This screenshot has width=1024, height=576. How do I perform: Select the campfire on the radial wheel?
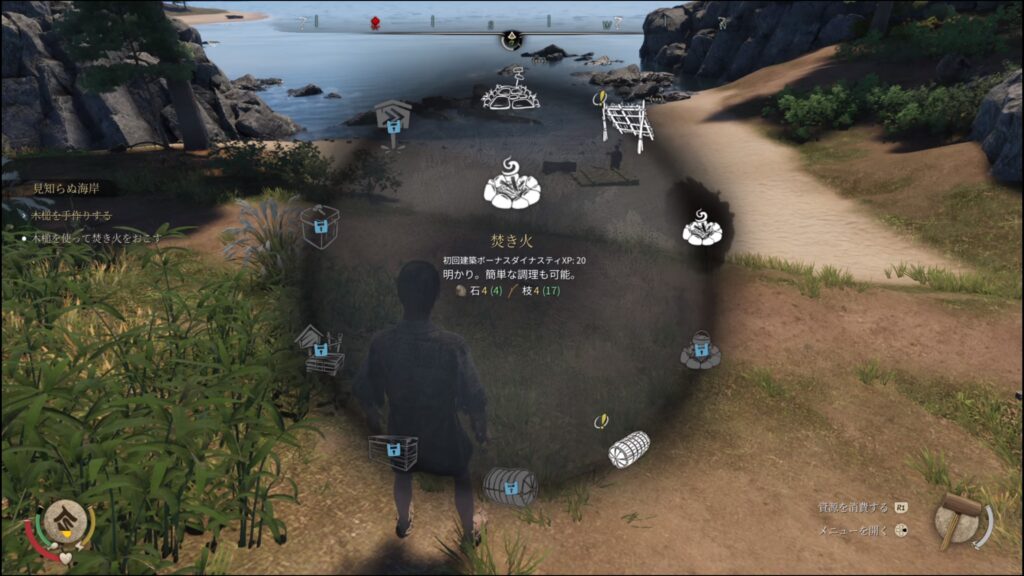pyautogui.click(x=703, y=229)
